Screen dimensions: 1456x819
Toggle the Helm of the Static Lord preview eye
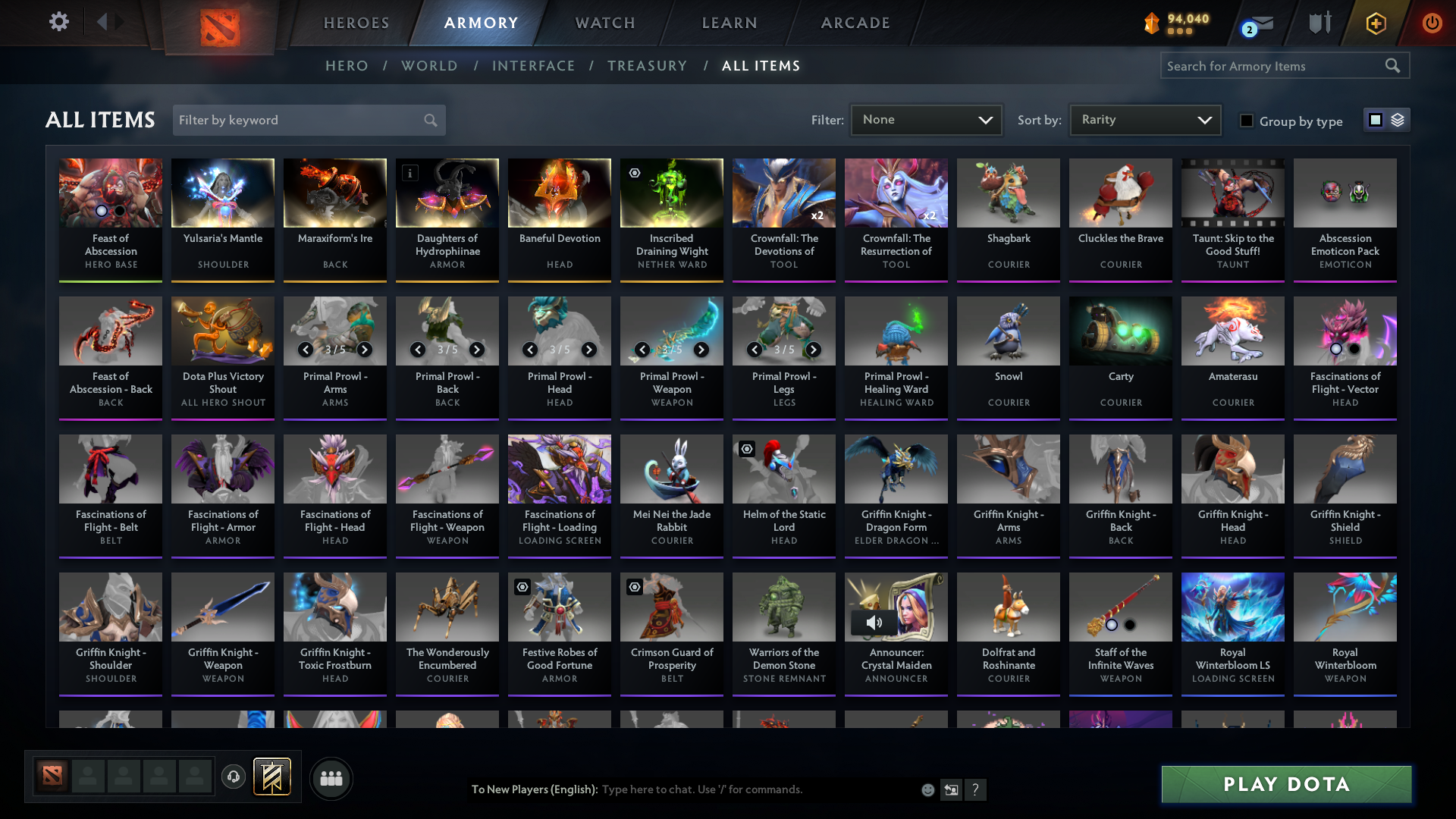(745, 449)
